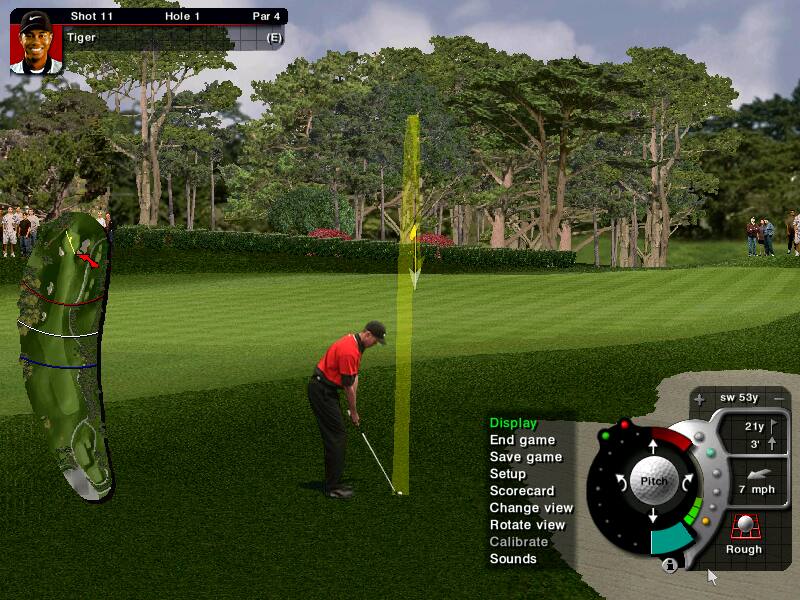The height and width of the screenshot is (600, 800).
Task: Click the down arrow below the Pitch ball
Action: tap(653, 516)
